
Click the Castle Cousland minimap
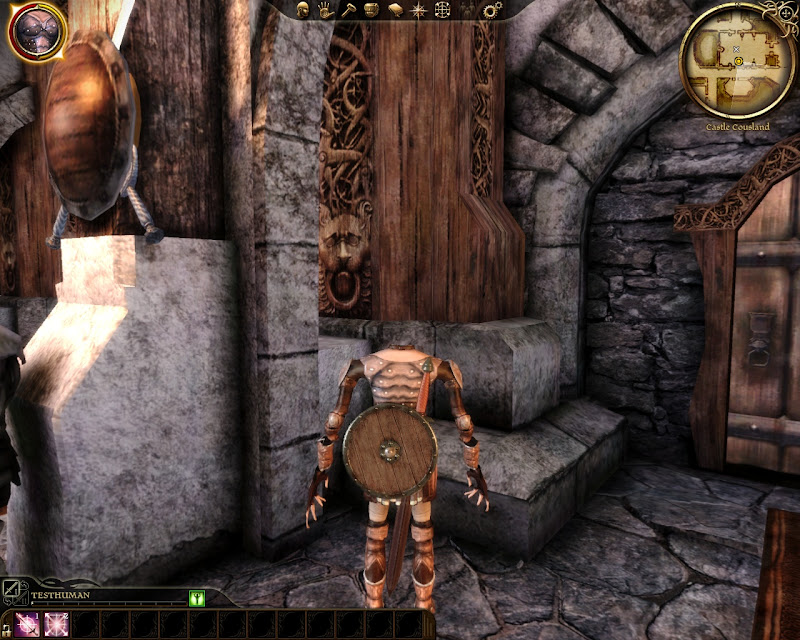[737, 60]
